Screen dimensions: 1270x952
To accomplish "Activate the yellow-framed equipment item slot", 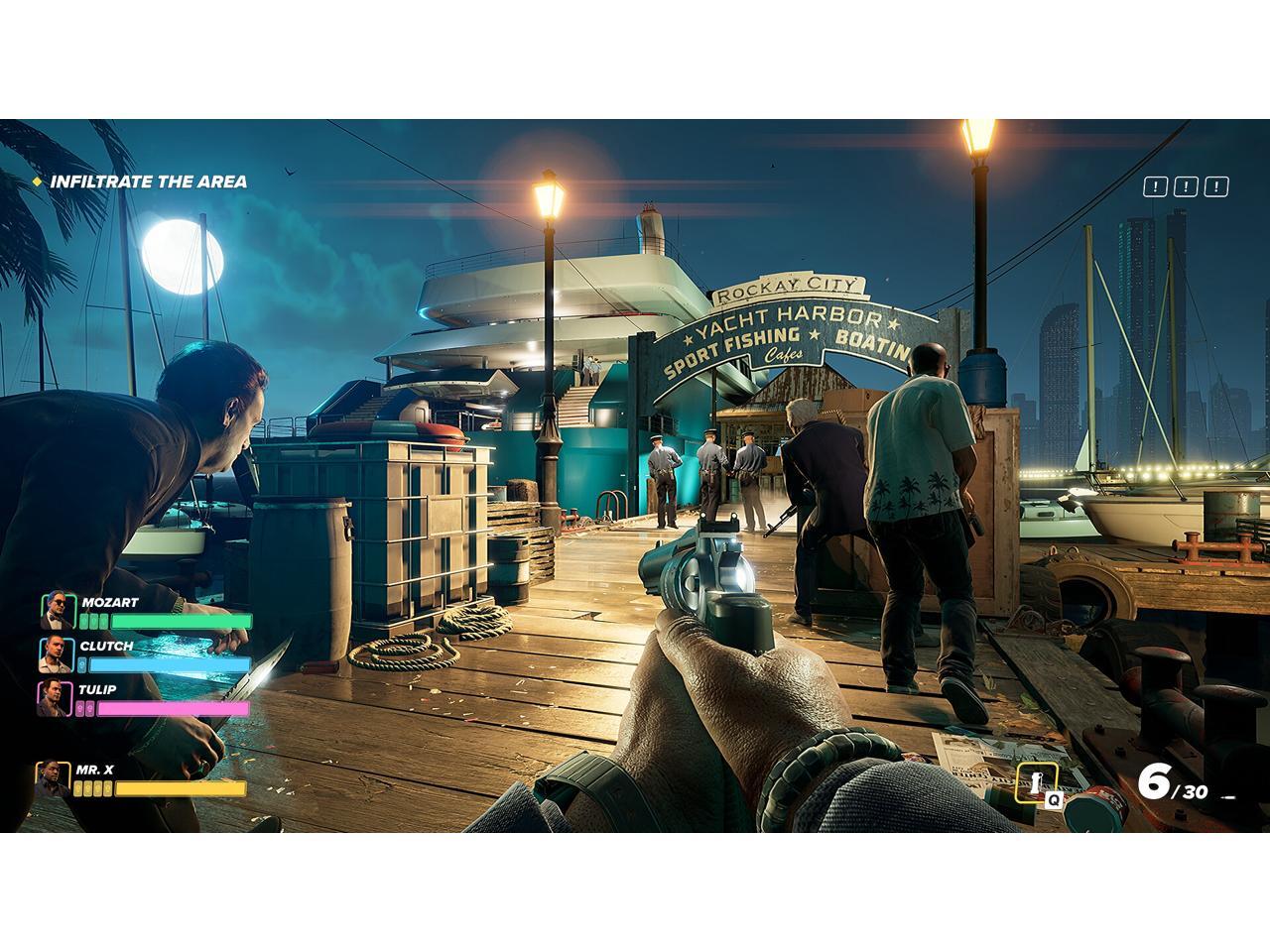I will click(x=1036, y=783).
